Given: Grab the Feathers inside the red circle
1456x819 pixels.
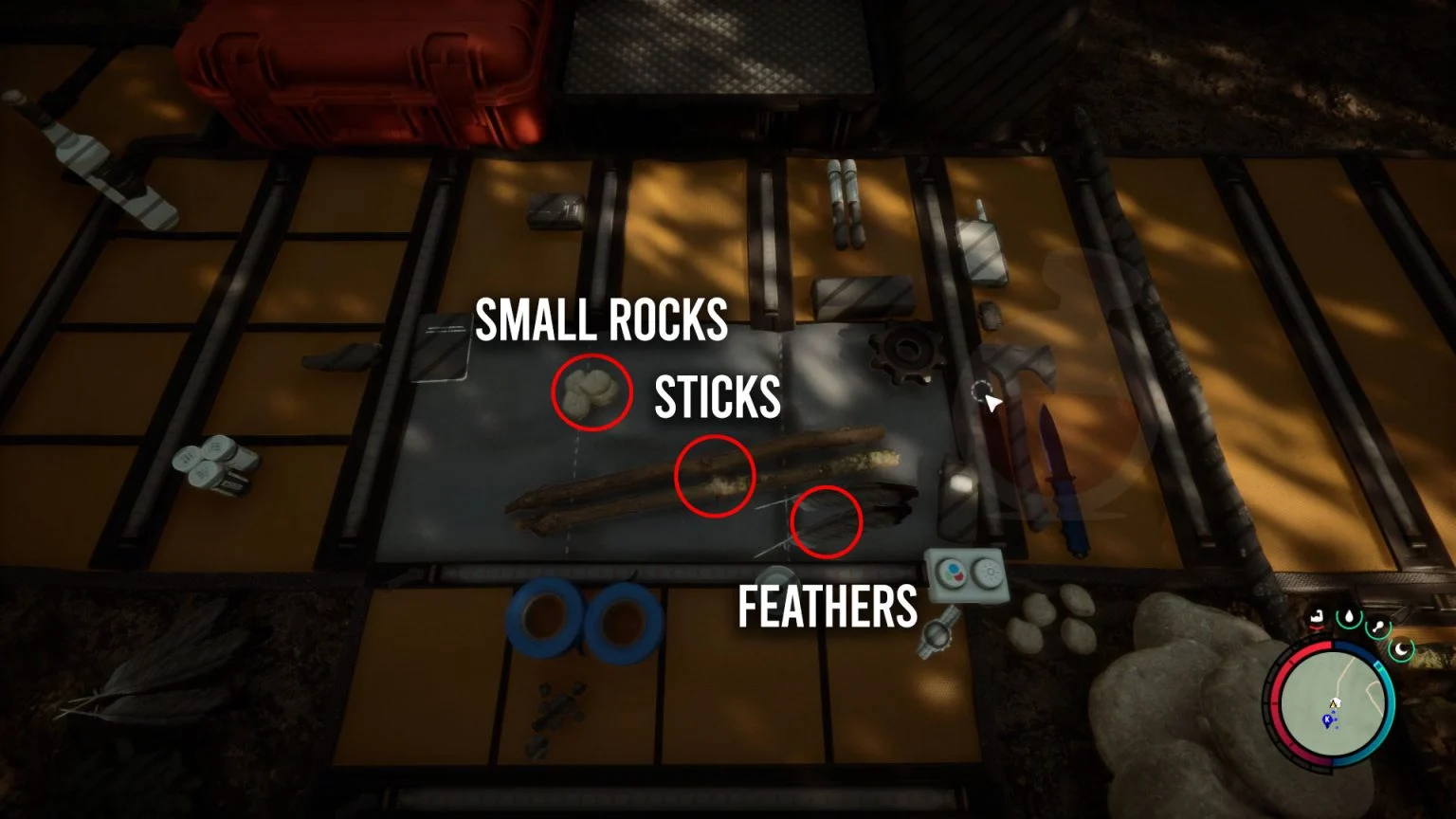Looking at the screenshot, I should (823, 523).
